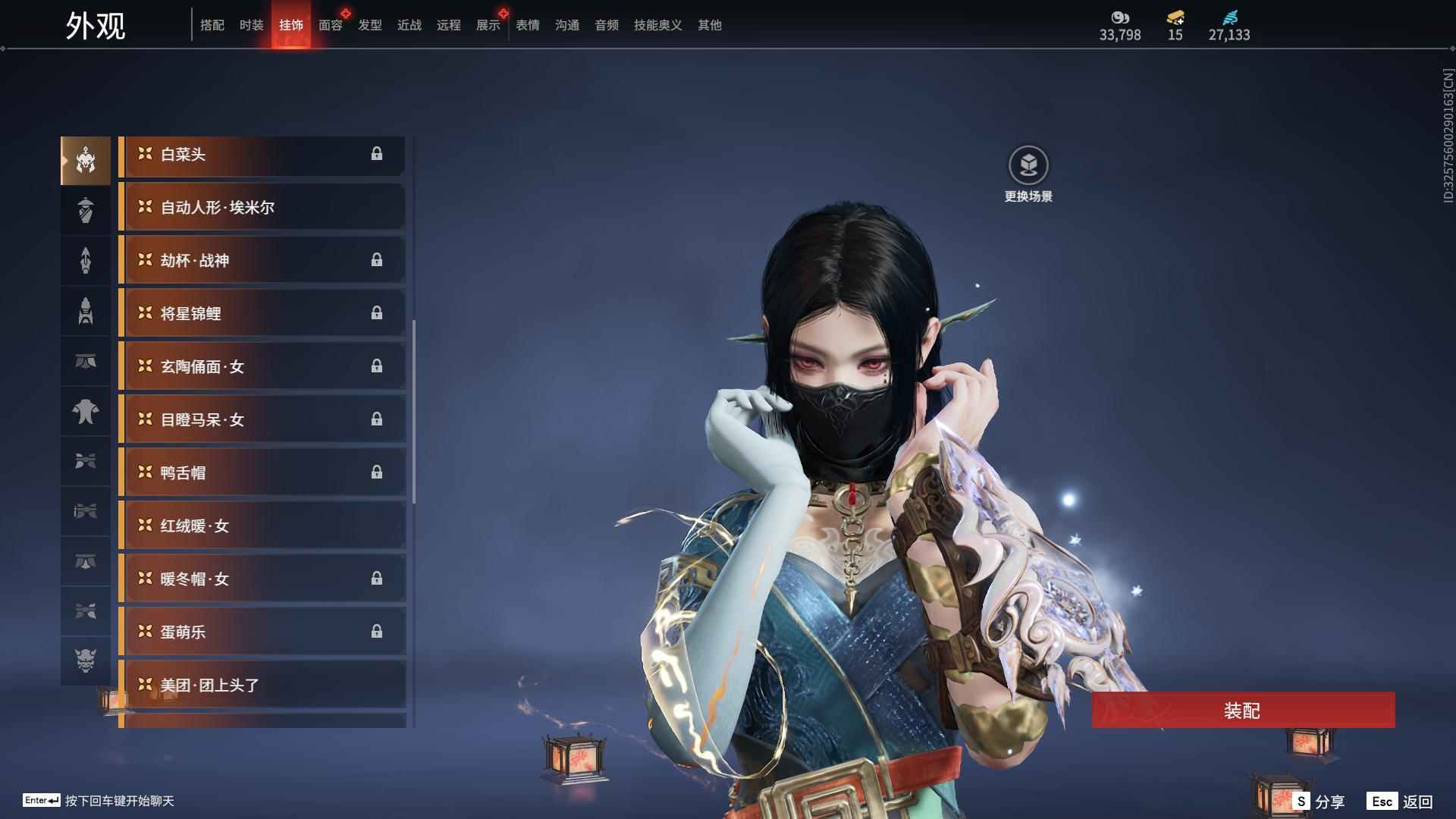Open the 技能奥义 dropdown tab
Viewport: 1456px width, 819px height.
tap(656, 25)
